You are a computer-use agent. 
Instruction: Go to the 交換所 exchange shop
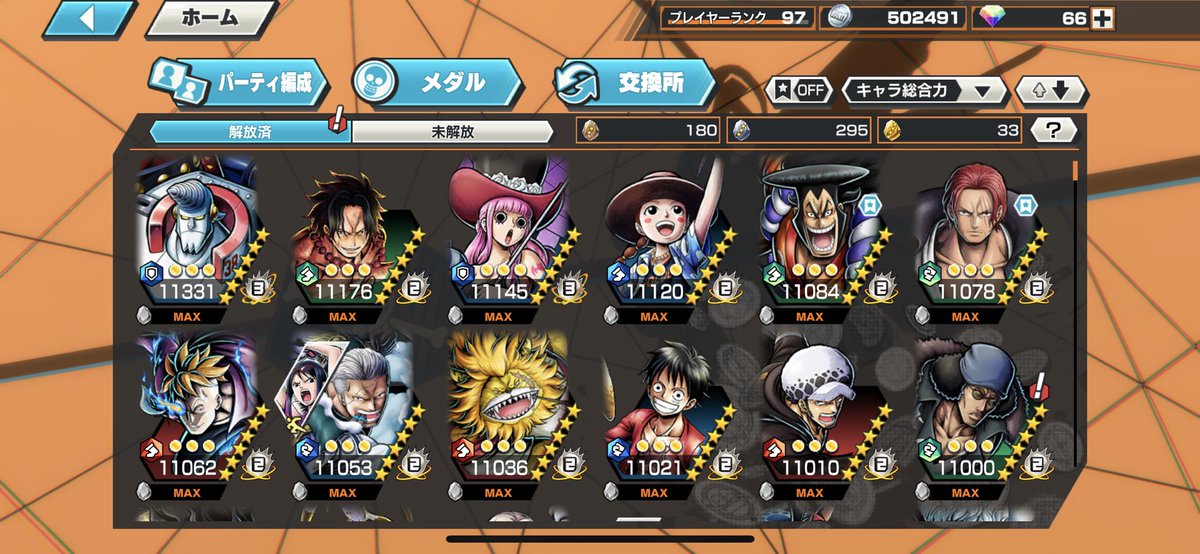coord(634,83)
